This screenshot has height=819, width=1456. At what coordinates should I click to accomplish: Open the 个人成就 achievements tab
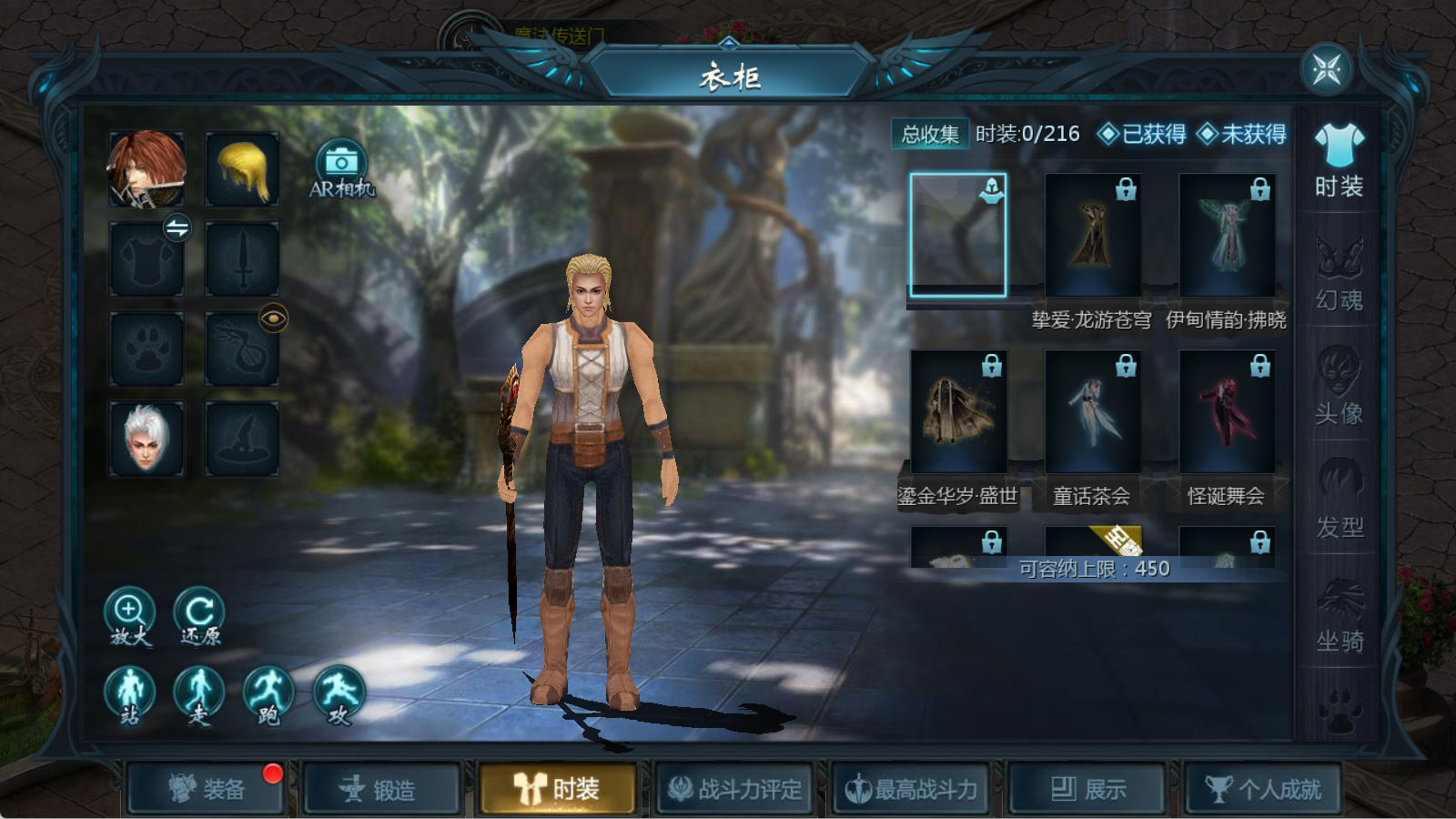[x=1263, y=788]
